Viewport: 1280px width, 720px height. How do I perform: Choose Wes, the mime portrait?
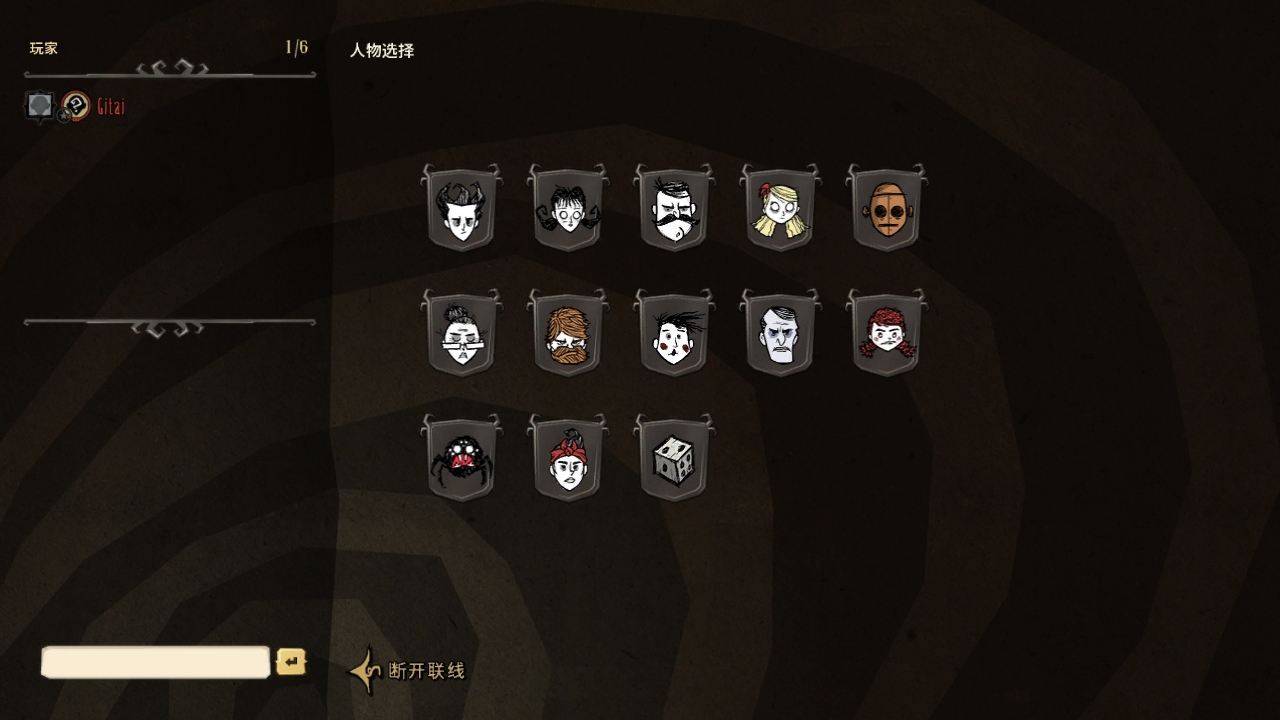click(x=674, y=334)
